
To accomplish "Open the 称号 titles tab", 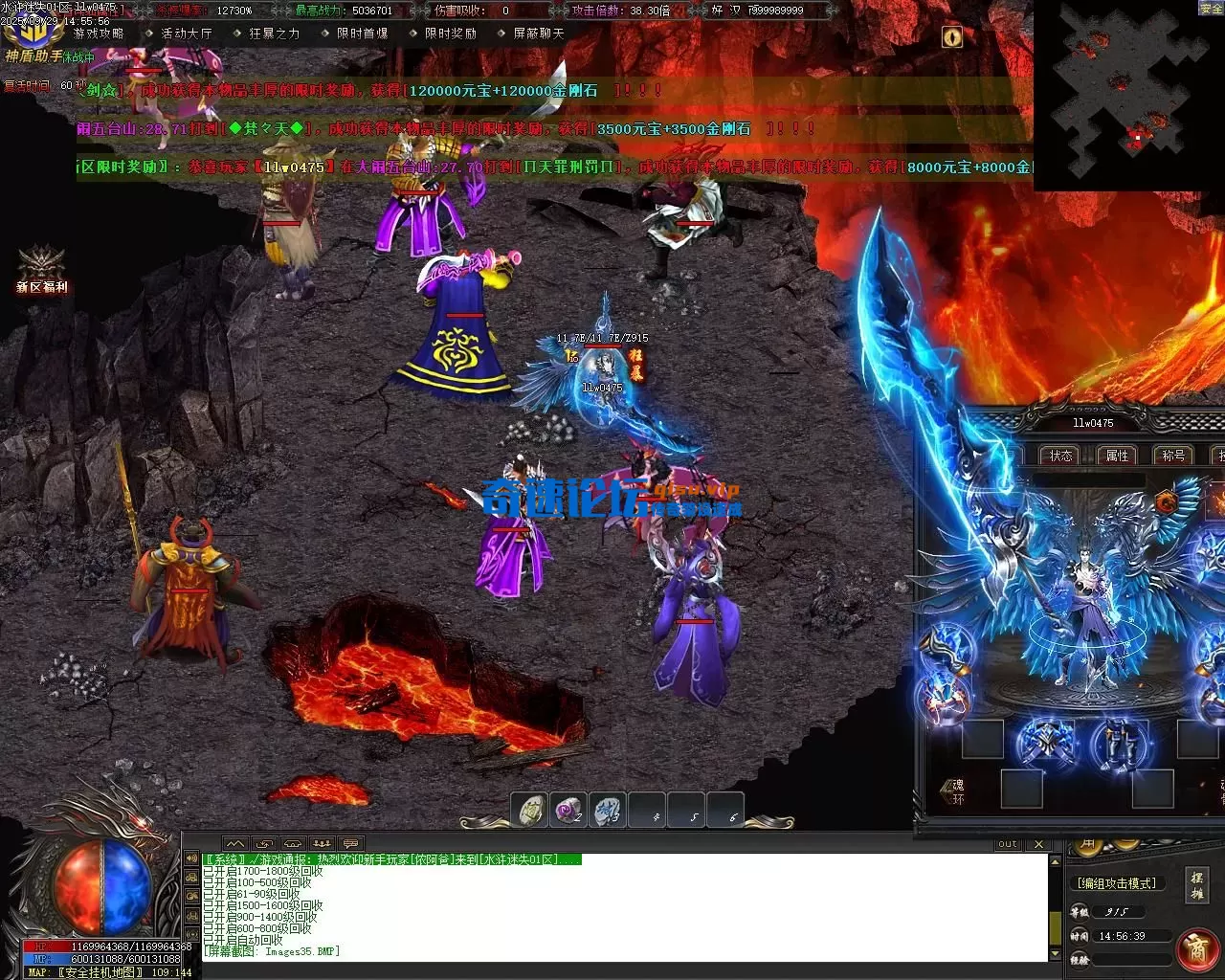I will 1173,456.
